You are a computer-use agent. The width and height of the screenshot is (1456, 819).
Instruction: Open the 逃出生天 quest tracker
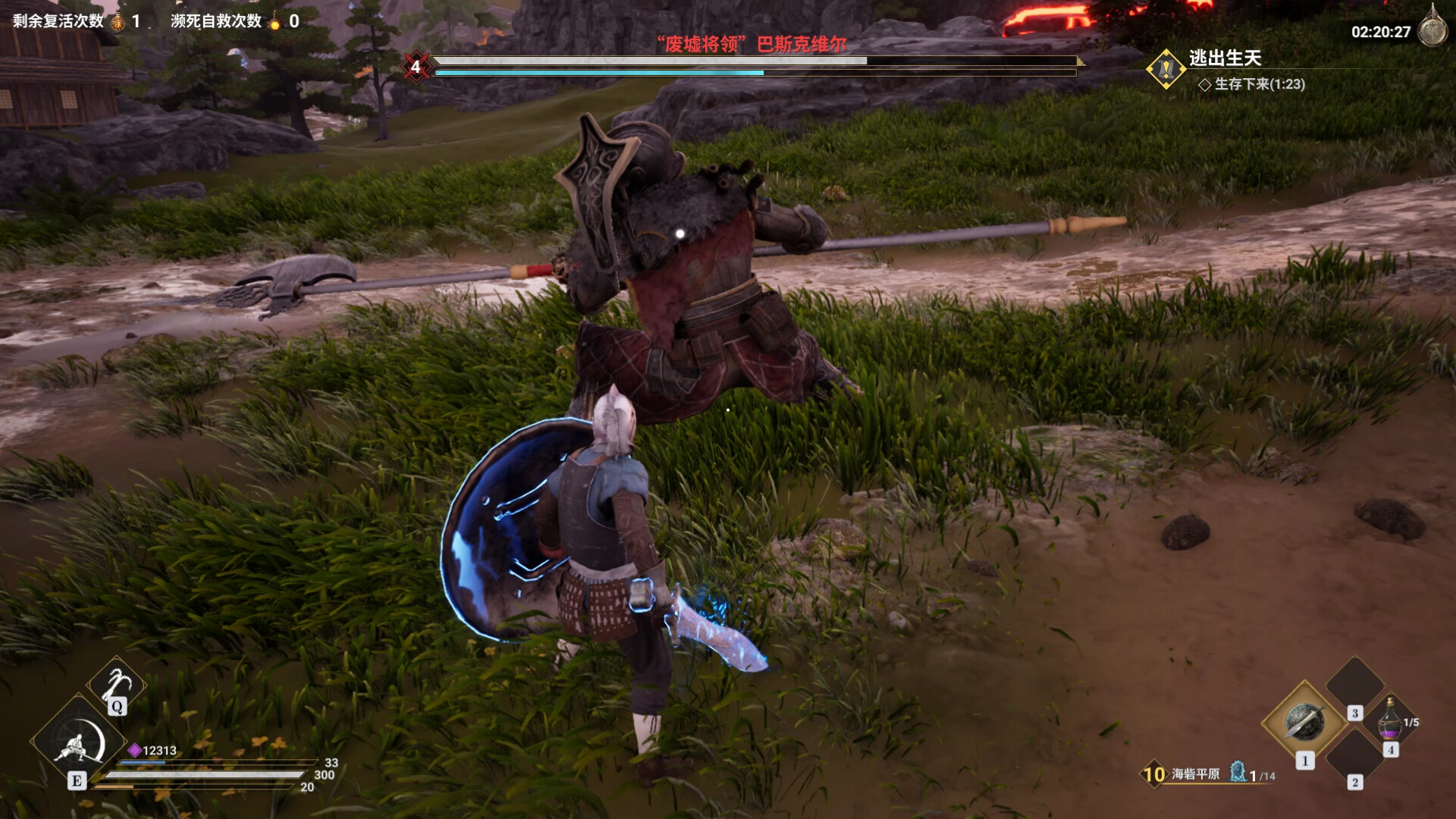click(x=1224, y=58)
